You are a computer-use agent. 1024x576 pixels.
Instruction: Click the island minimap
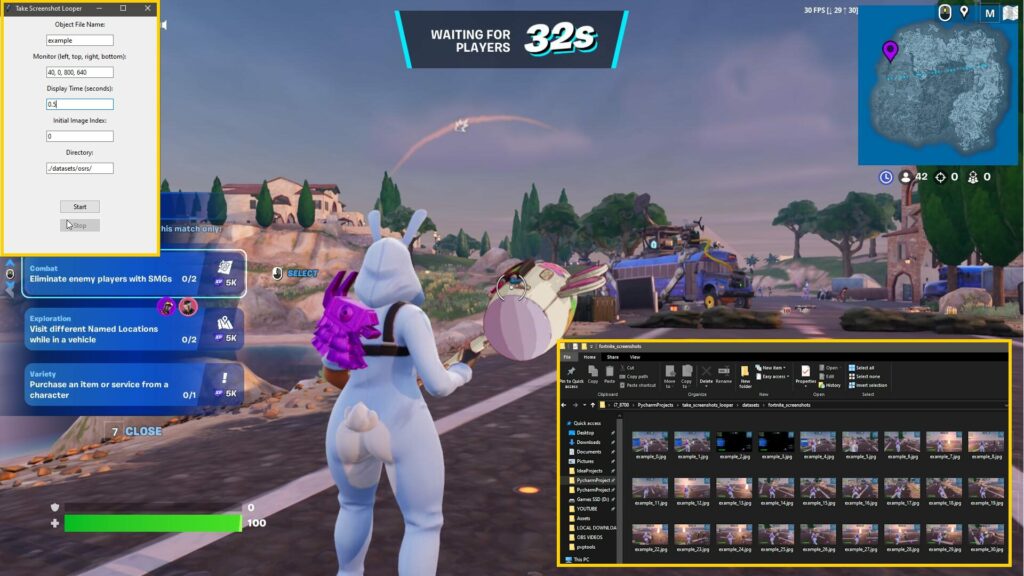[x=940, y=92]
